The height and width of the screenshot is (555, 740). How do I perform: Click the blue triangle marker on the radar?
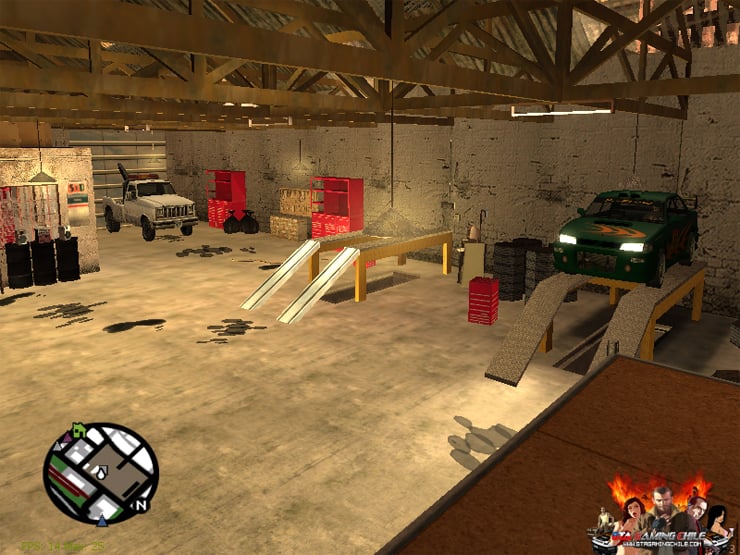(x=101, y=520)
